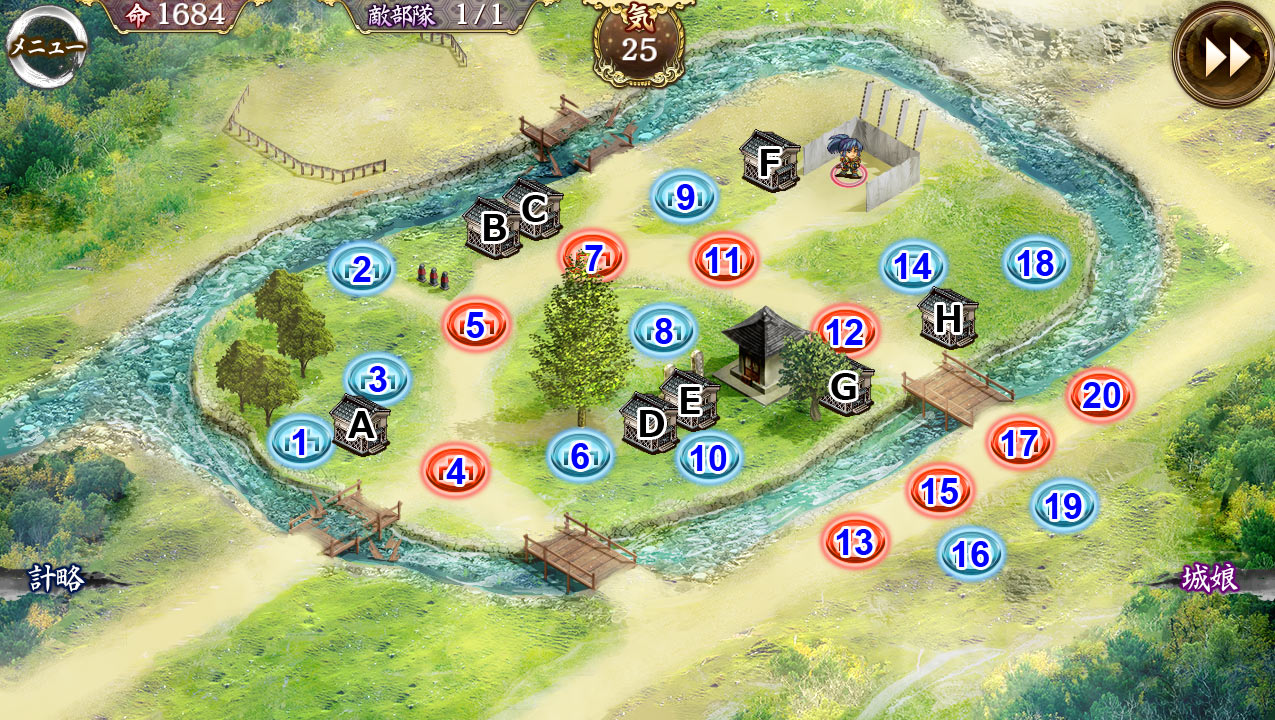The image size is (1275, 720).
Task: Select red placement tile 12
Action: [845, 332]
